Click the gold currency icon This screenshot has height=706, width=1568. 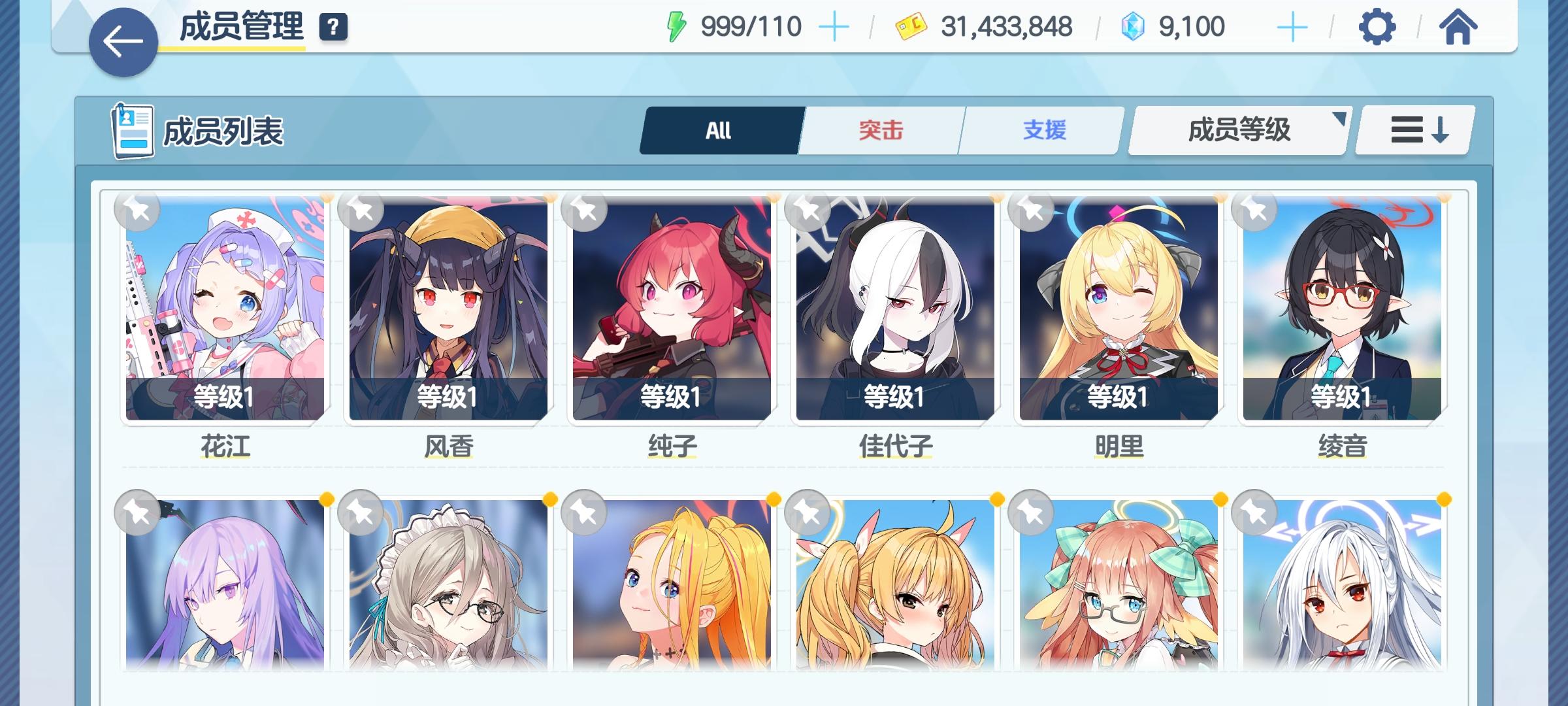point(911,26)
